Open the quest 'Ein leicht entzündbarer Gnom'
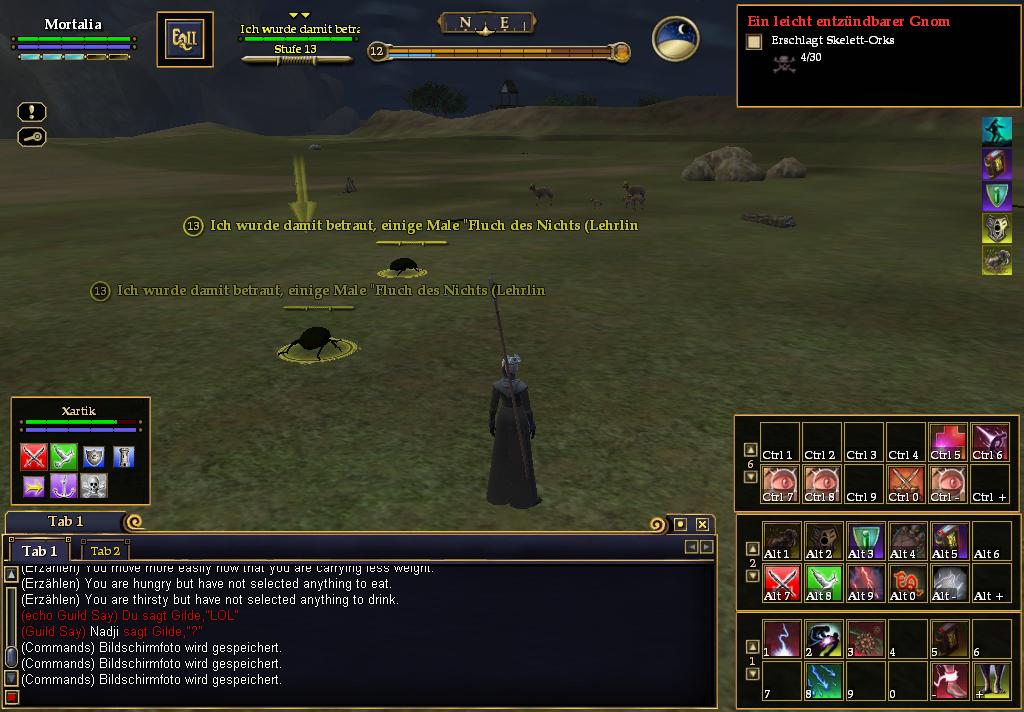 pyautogui.click(x=849, y=21)
